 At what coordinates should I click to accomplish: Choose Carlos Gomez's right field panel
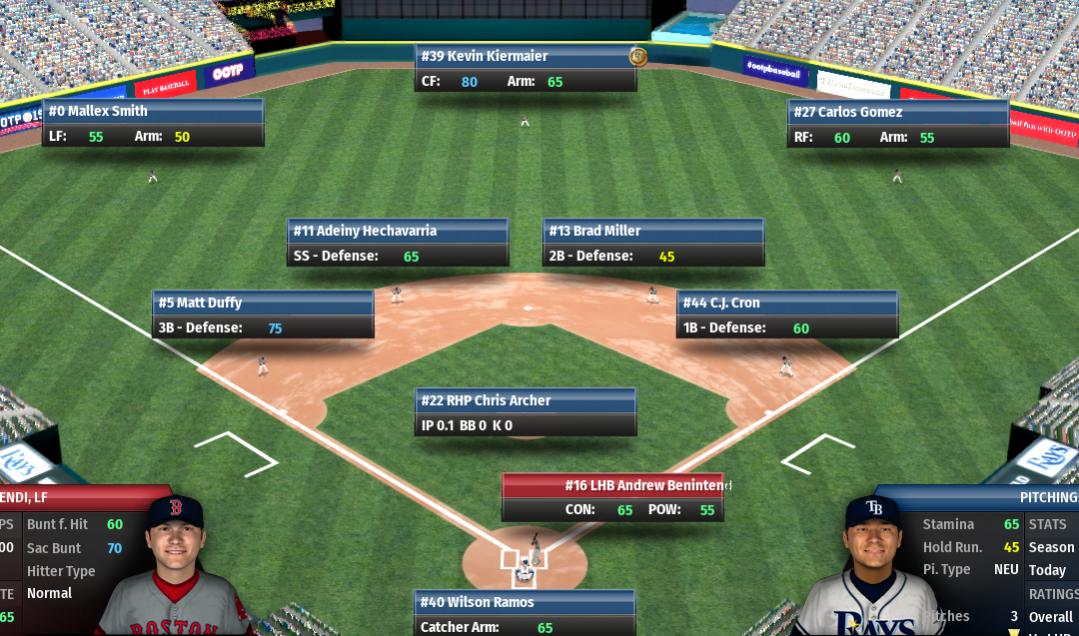click(x=897, y=124)
